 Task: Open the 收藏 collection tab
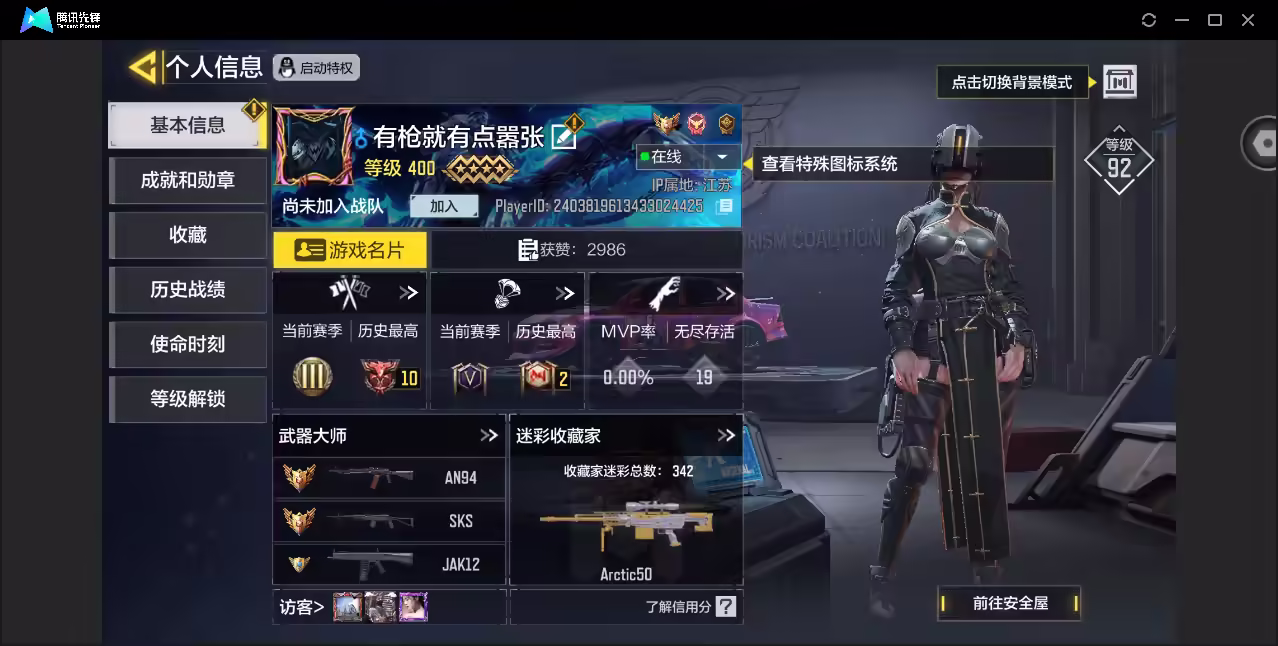tap(187, 235)
